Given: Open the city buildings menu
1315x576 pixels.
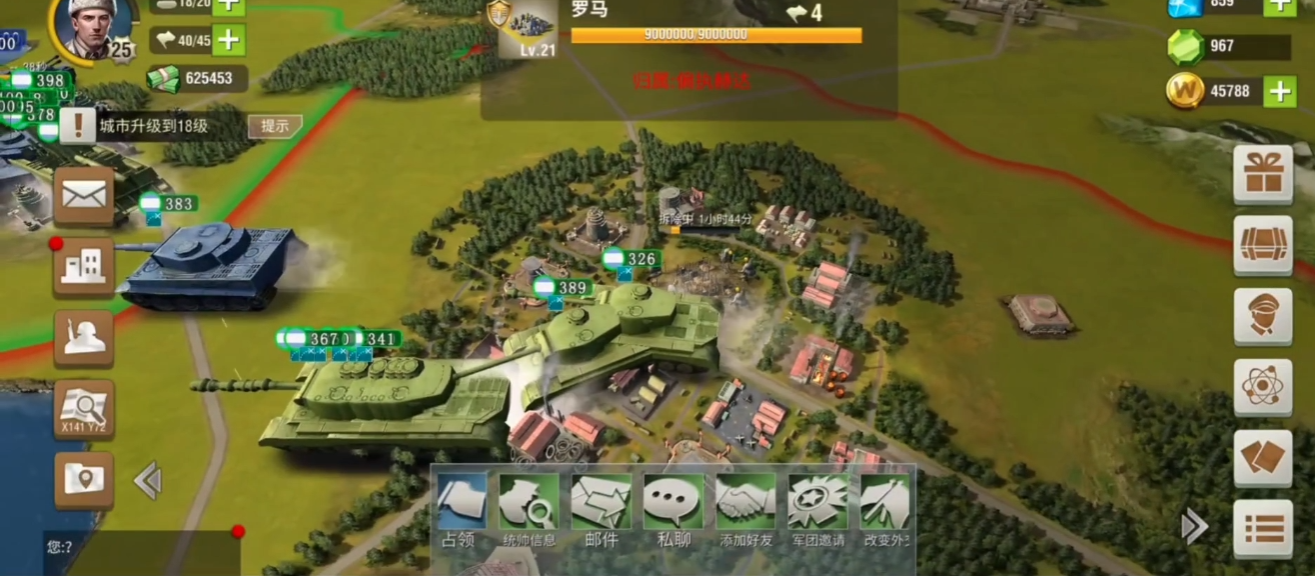Looking at the screenshot, I should [84, 267].
